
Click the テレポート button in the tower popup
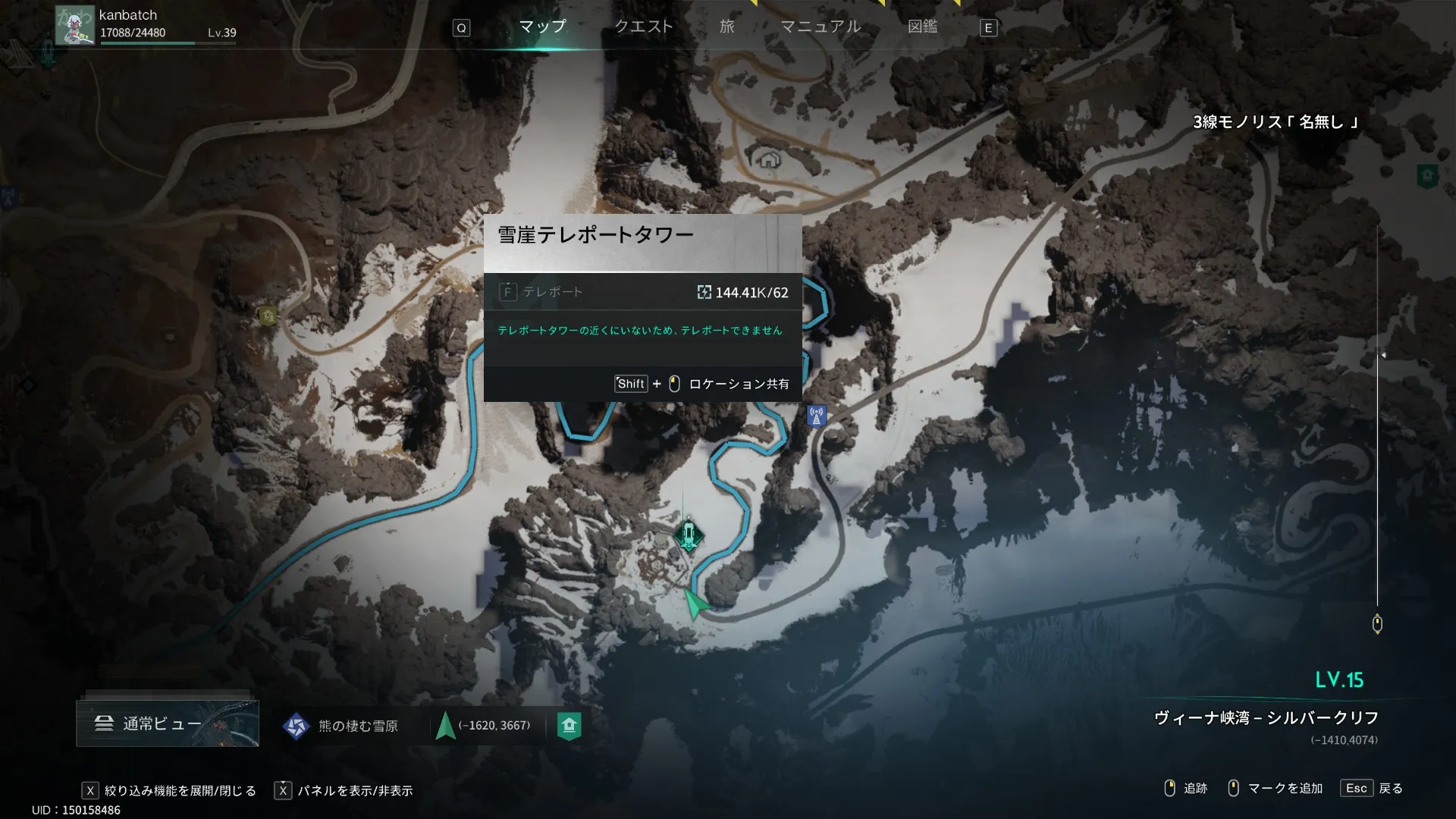542,292
